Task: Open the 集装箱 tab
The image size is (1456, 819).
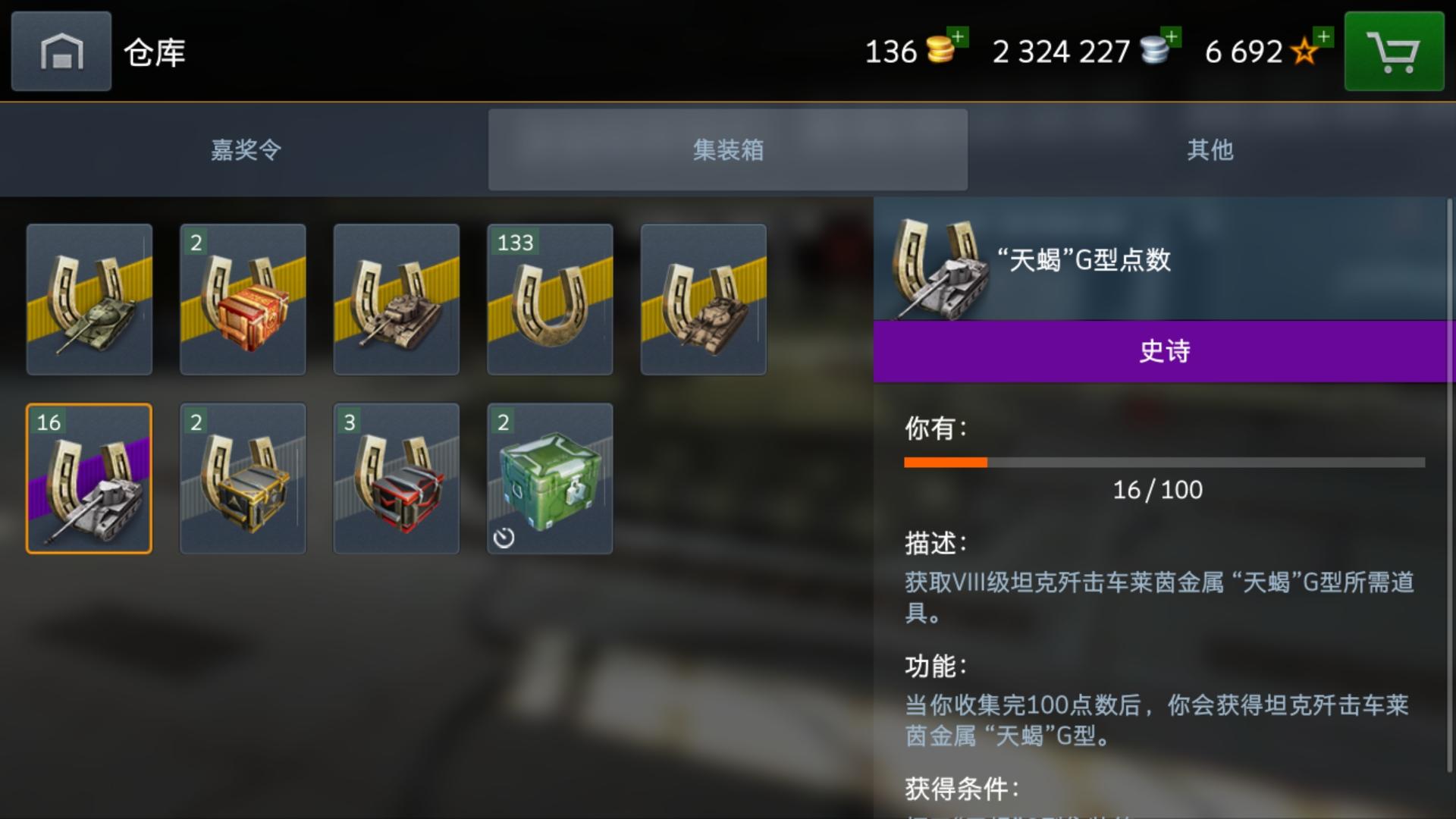Action: click(x=727, y=149)
